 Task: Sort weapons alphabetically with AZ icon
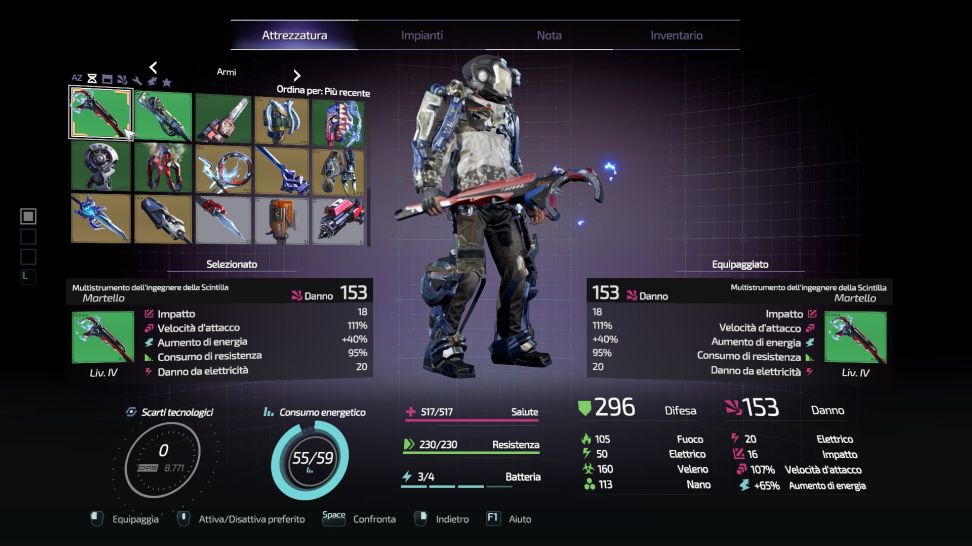[77, 78]
